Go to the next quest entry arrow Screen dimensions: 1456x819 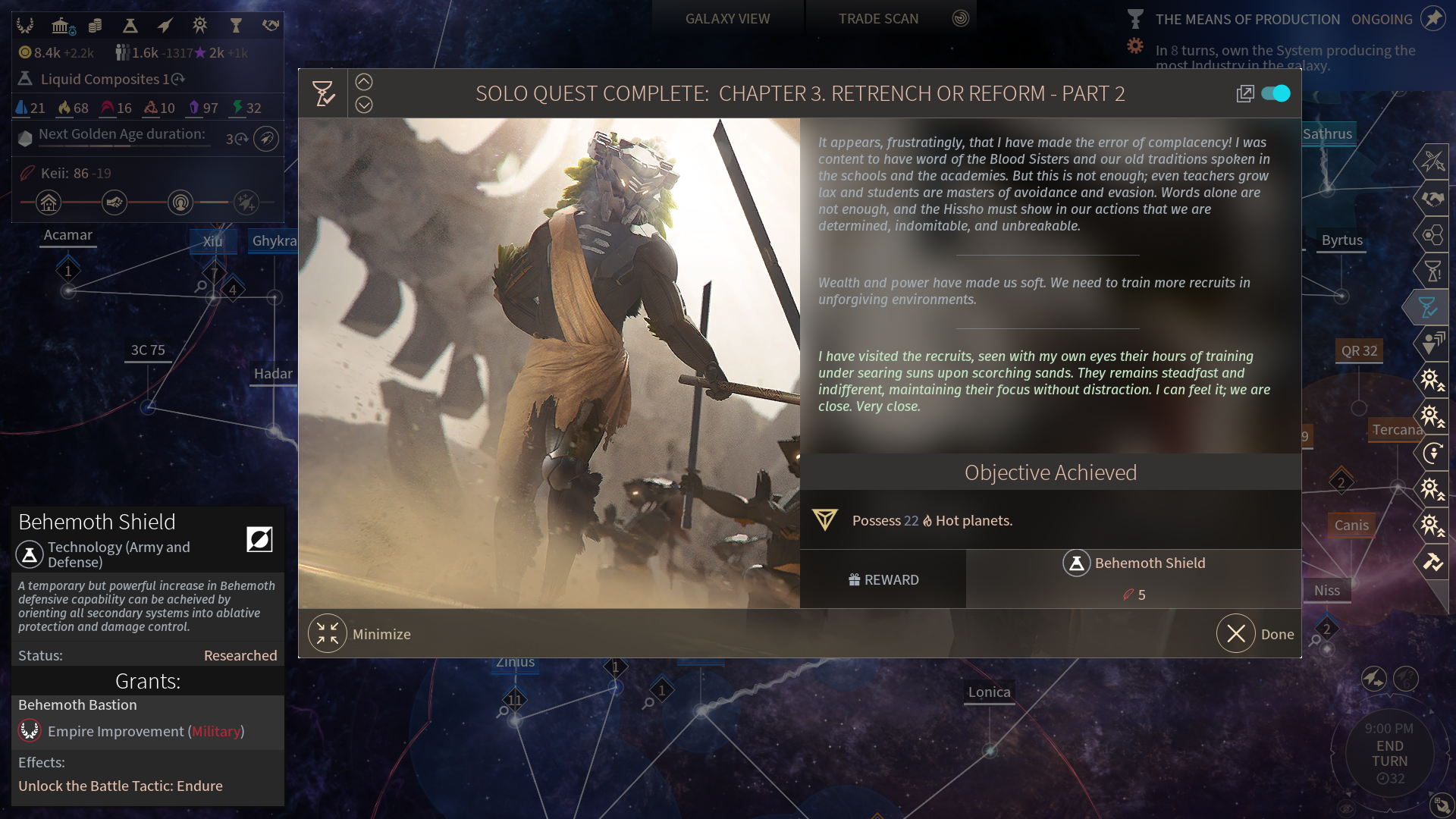pyautogui.click(x=364, y=105)
